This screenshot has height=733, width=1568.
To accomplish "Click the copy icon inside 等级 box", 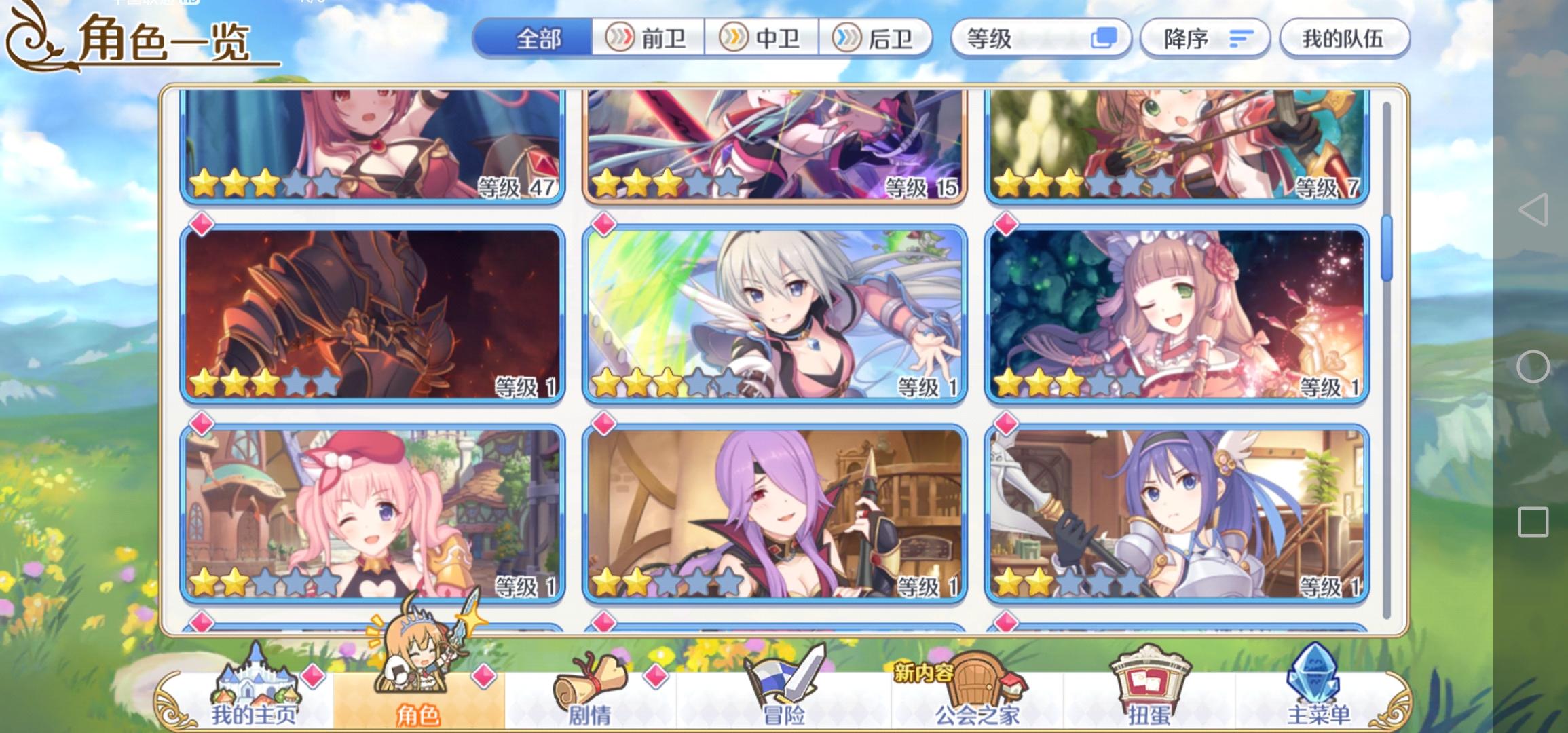I will 1104,39.
